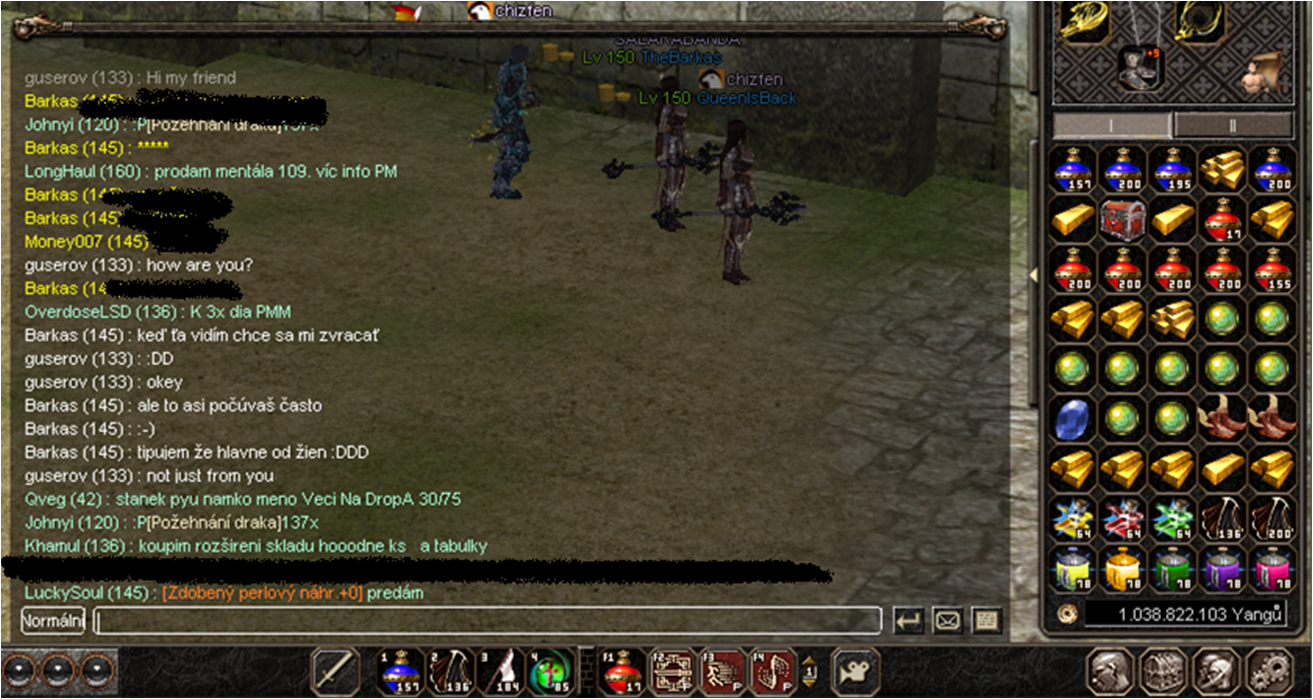
Task: Select the purple elixir bottle in inventory
Action: [x=1224, y=569]
